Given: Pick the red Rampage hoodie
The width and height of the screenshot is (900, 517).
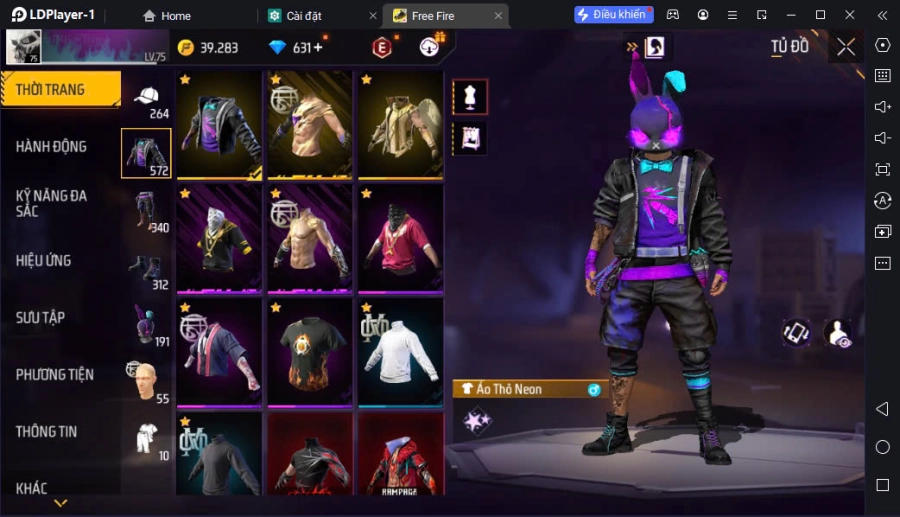Looking at the screenshot, I should tap(400, 455).
